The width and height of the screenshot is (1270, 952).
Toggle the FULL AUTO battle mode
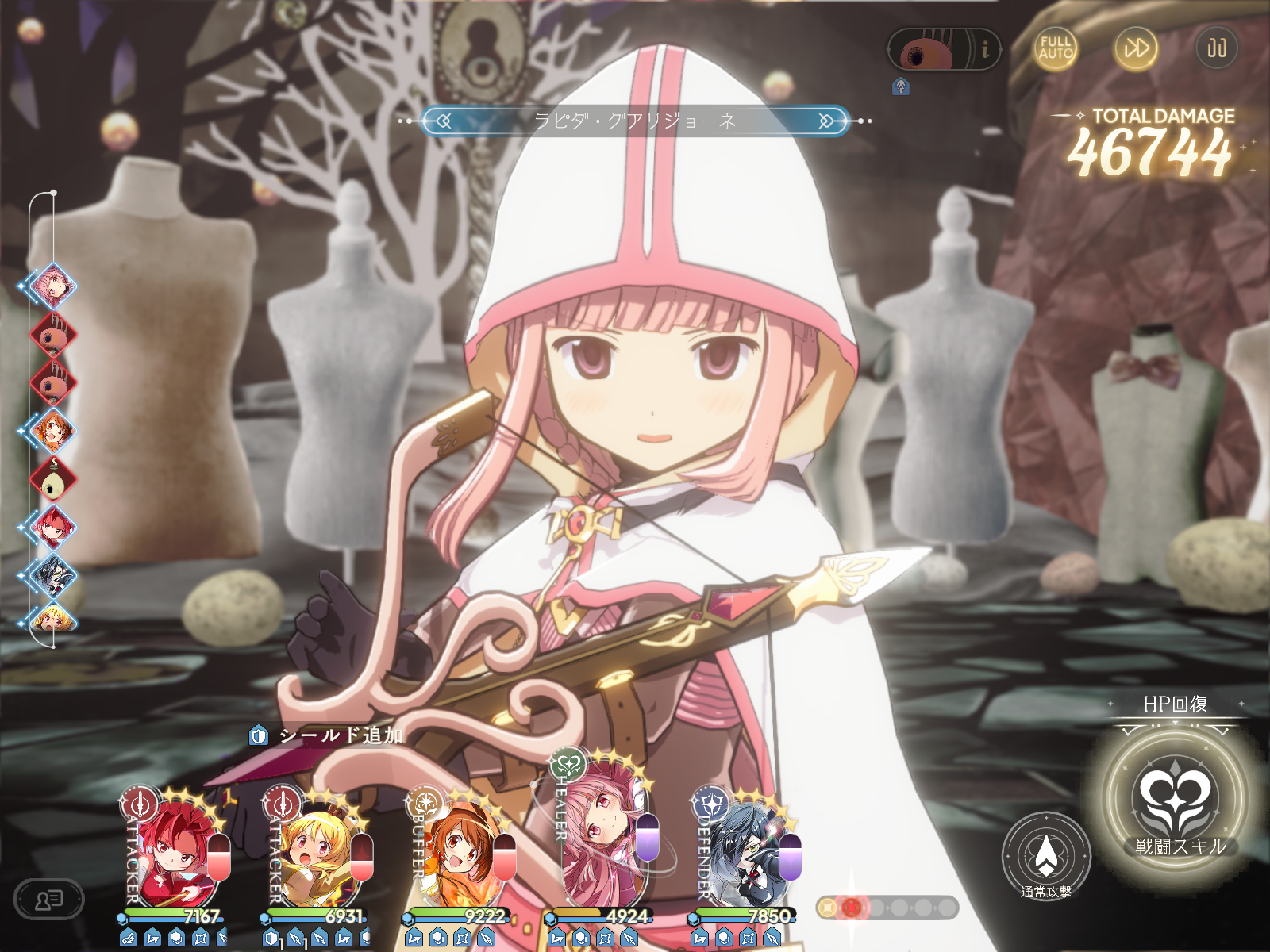click(1056, 48)
